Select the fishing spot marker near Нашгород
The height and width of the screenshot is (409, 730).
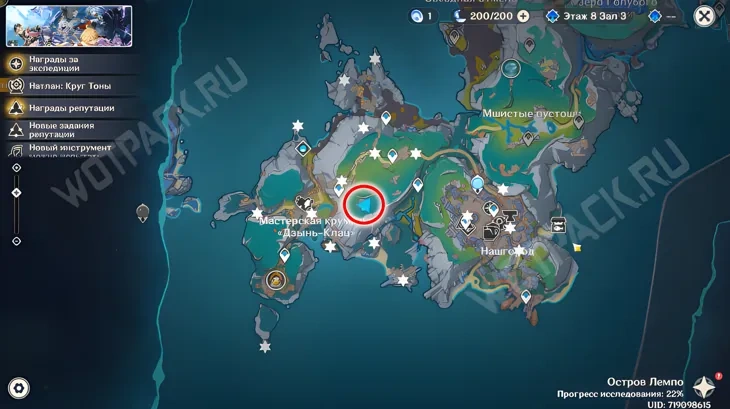[558, 225]
